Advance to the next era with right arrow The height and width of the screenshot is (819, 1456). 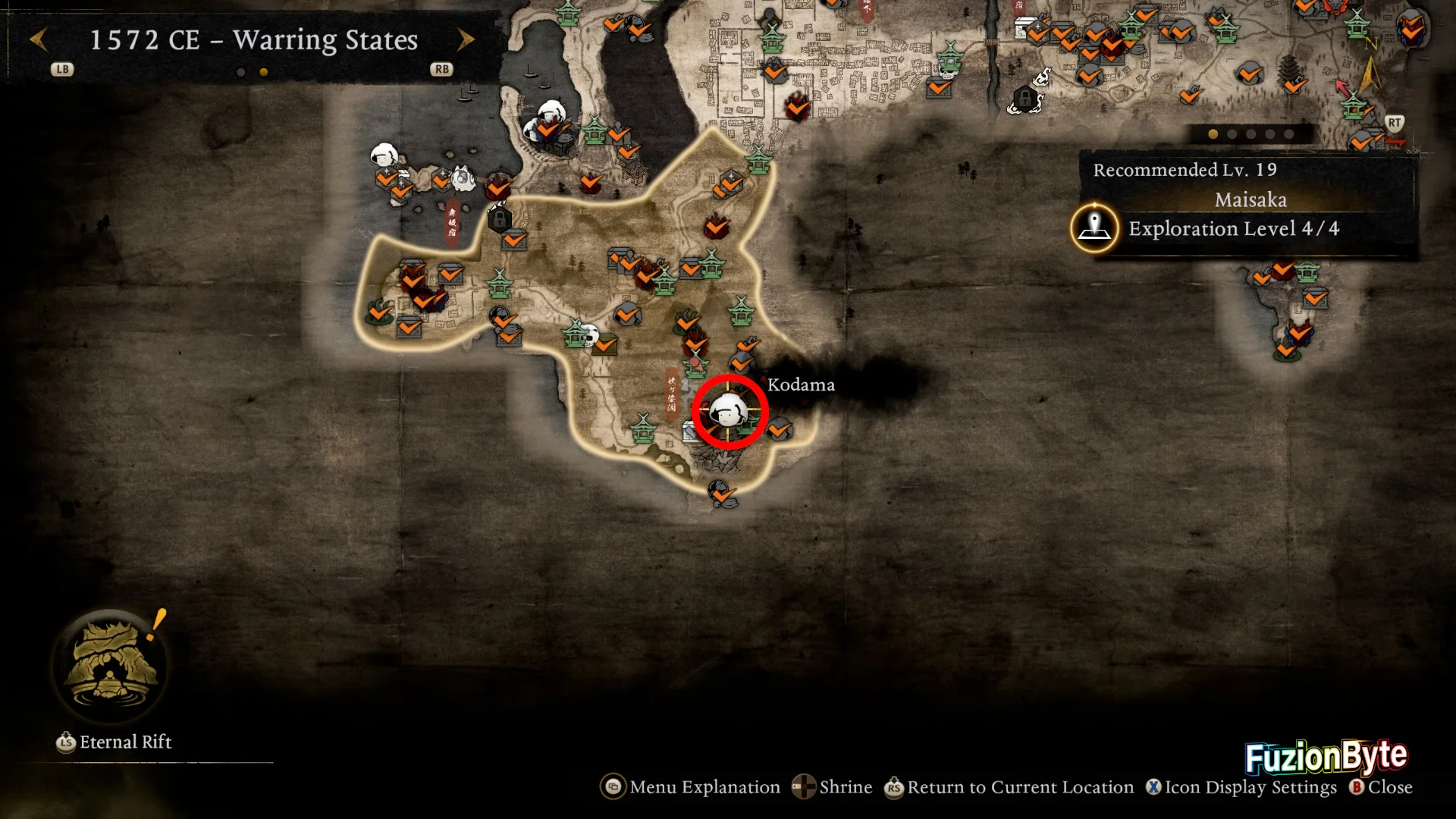[x=466, y=39]
